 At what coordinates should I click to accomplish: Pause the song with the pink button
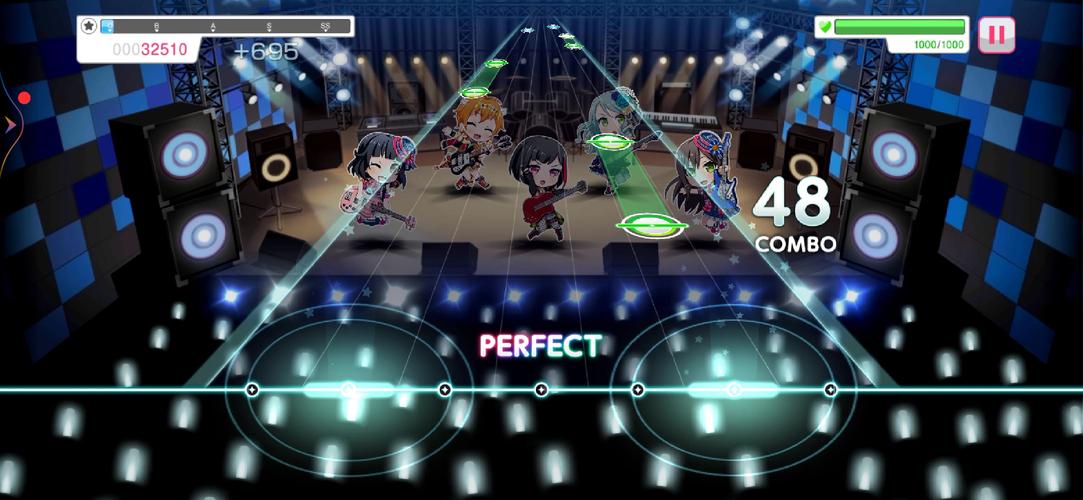(x=996, y=35)
